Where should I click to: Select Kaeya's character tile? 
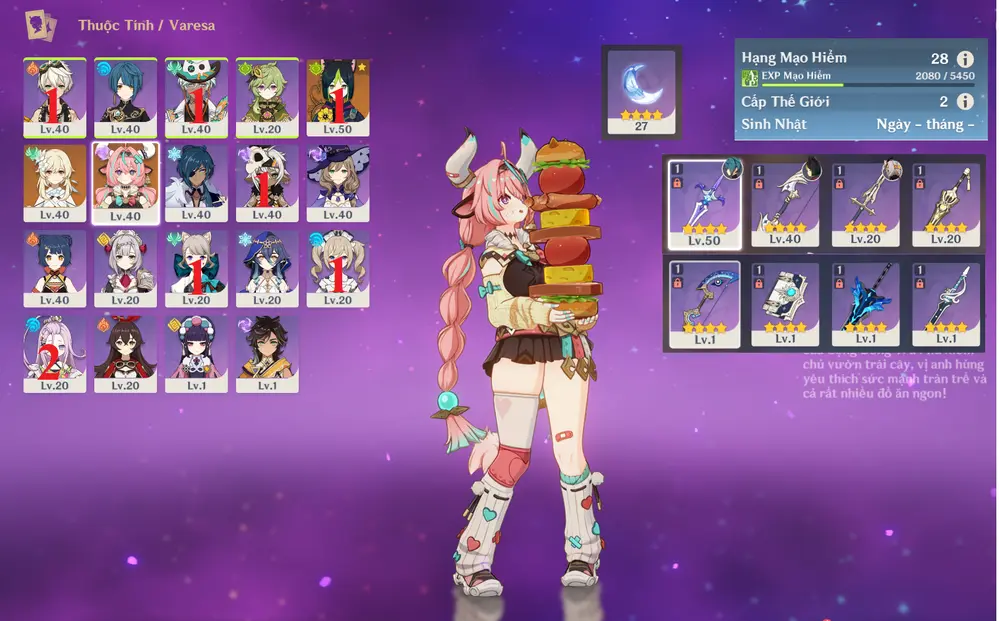tap(197, 182)
